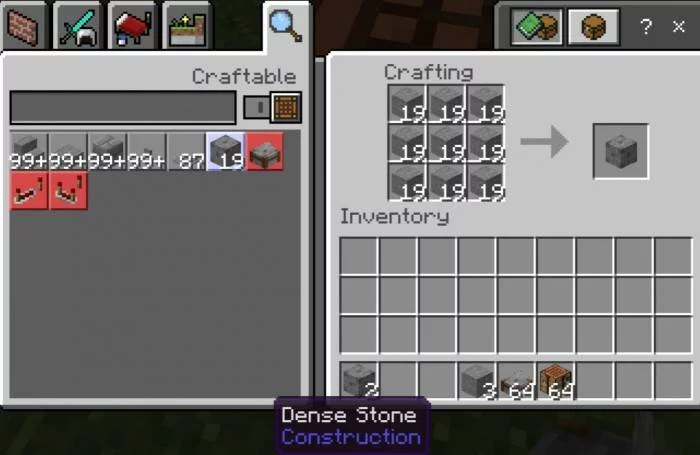Viewport: 700px width, 455px height.
Task: Click the center slot of the crafting grid
Action: (446, 143)
